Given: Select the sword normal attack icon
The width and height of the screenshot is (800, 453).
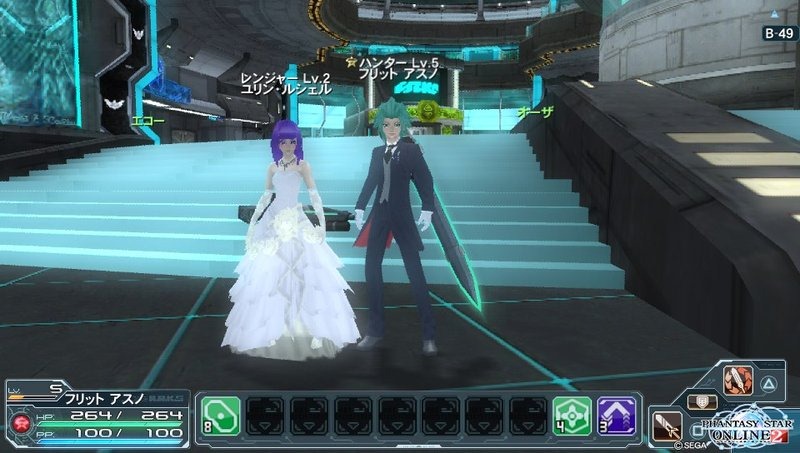Looking at the screenshot, I should pos(666,428).
